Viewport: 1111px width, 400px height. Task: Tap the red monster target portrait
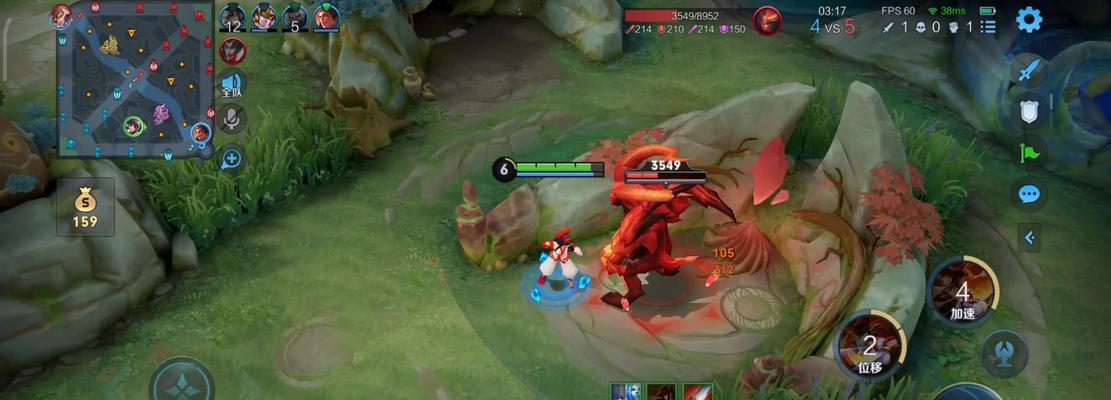[767, 20]
